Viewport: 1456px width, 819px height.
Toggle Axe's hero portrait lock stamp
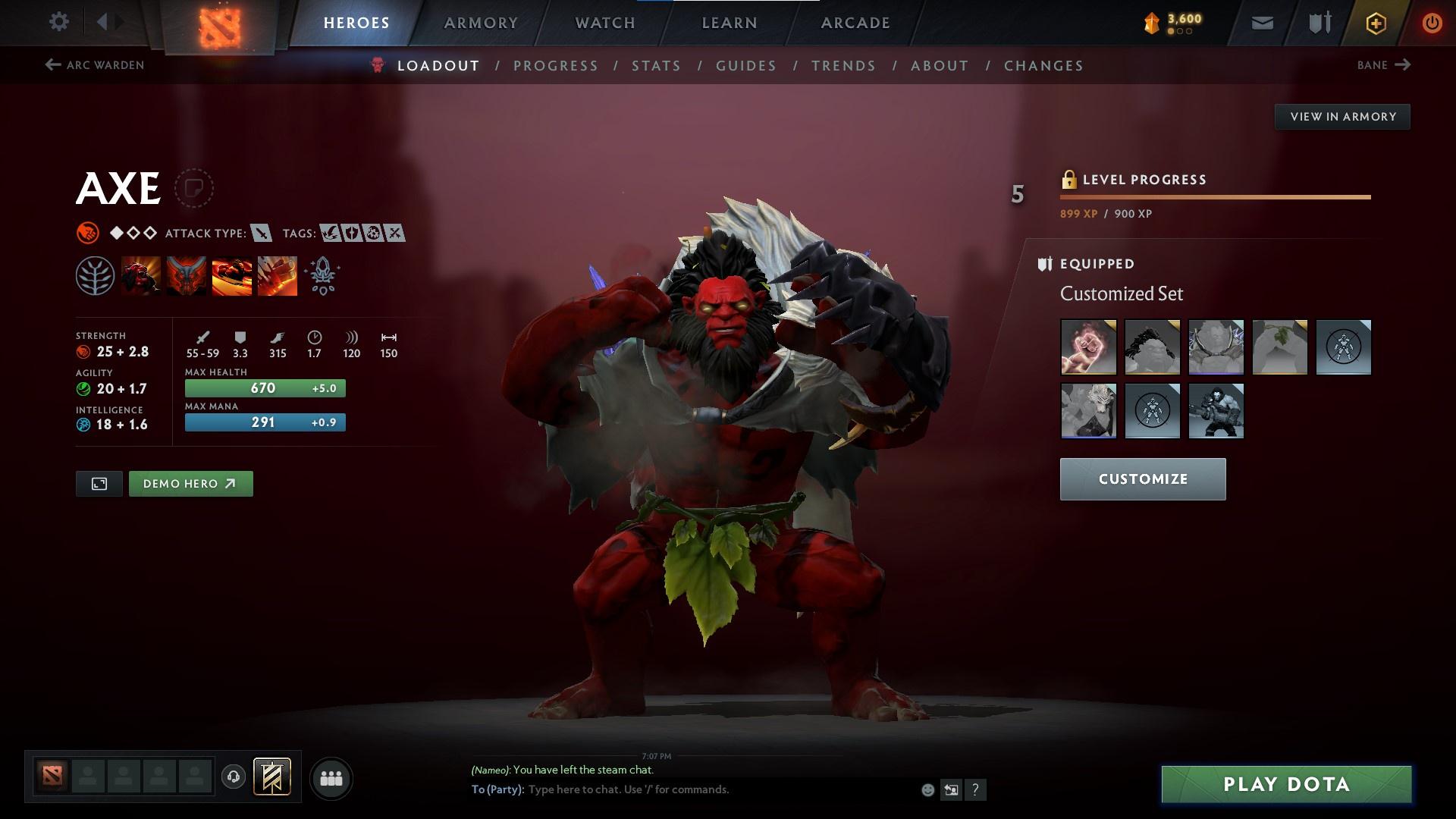(x=196, y=188)
